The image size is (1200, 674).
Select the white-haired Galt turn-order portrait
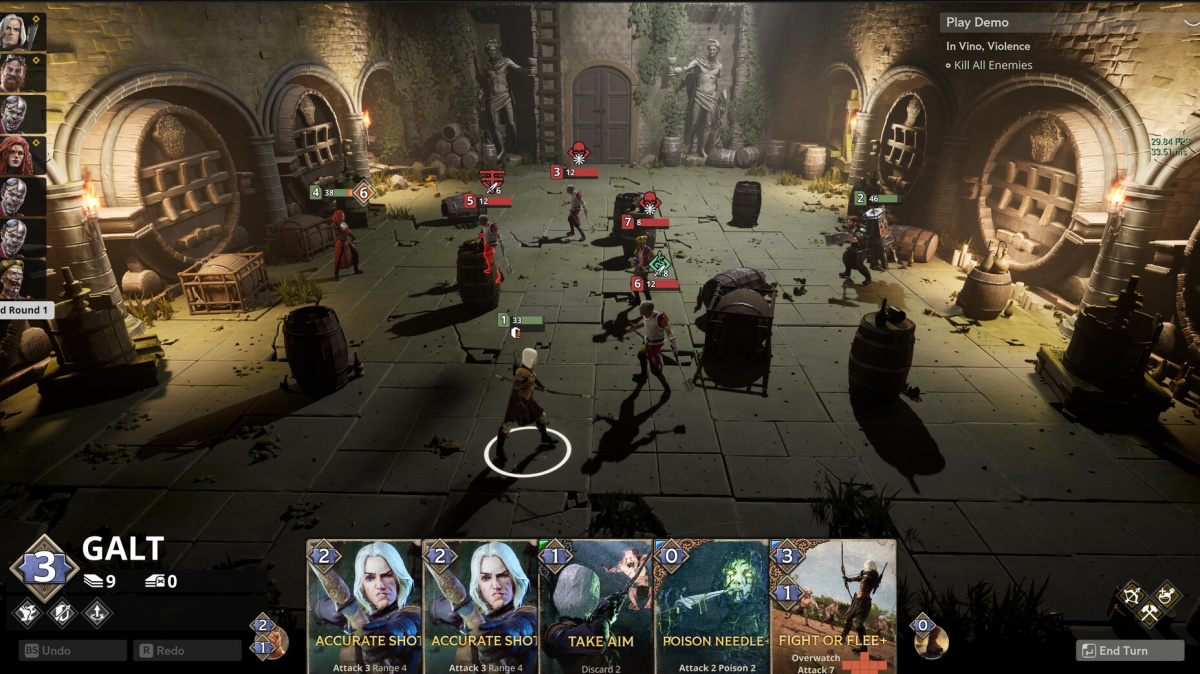tap(15, 30)
